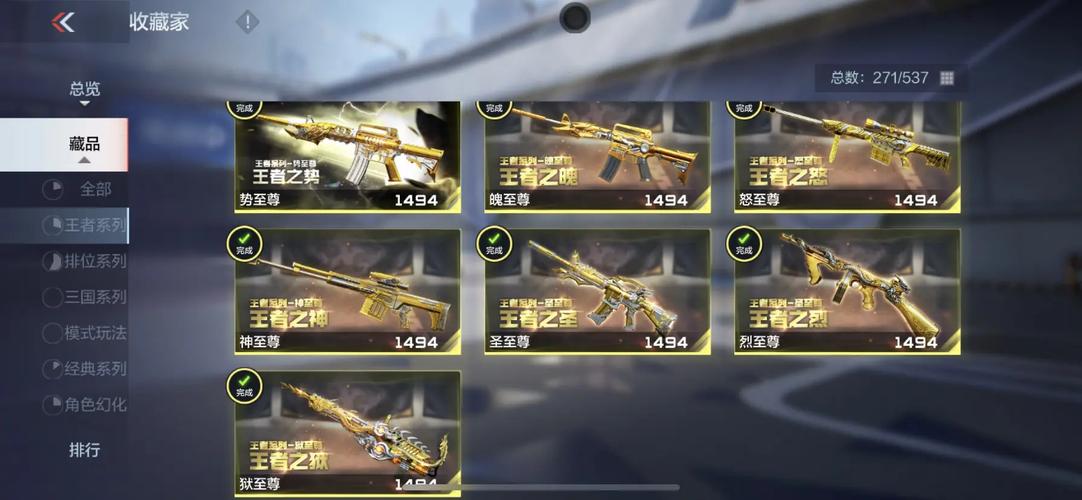Choose the 王者系列 category
1082x500 pixels.
coord(95,225)
